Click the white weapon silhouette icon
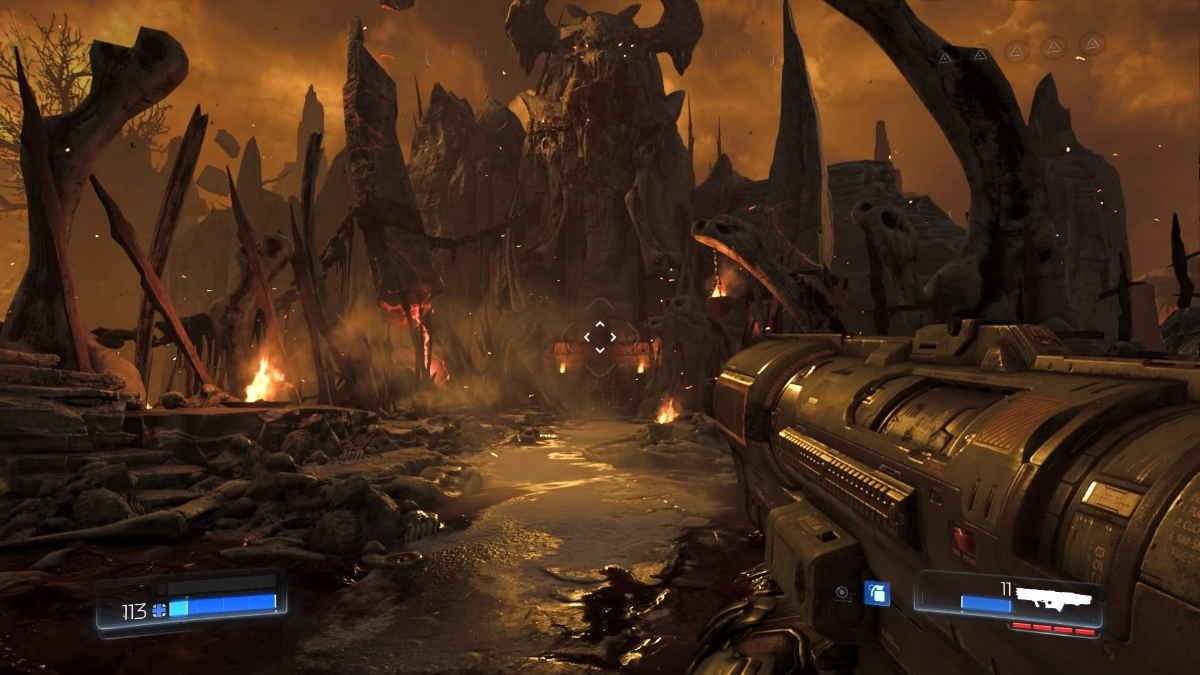This screenshot has height=675, width=1200. [x=1054, y=596]
